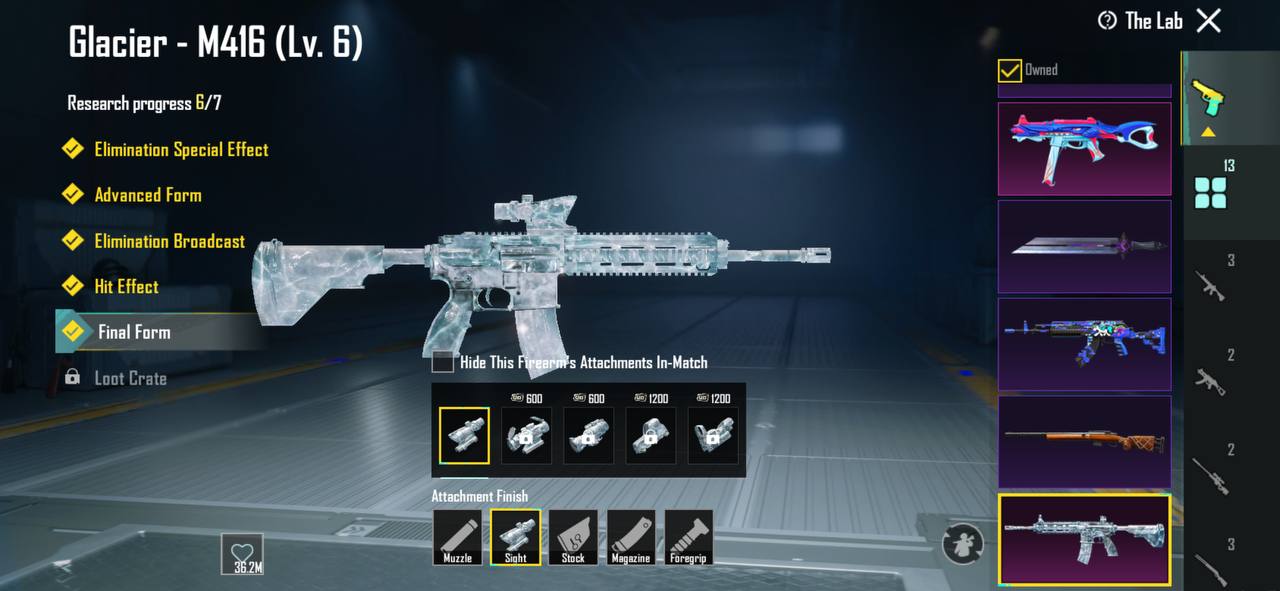The width and height of the screenshot is (1280, 591).
Task: Tick Hide This Firearm's Attachments In-Match
Action: click(x=443, y=362)
